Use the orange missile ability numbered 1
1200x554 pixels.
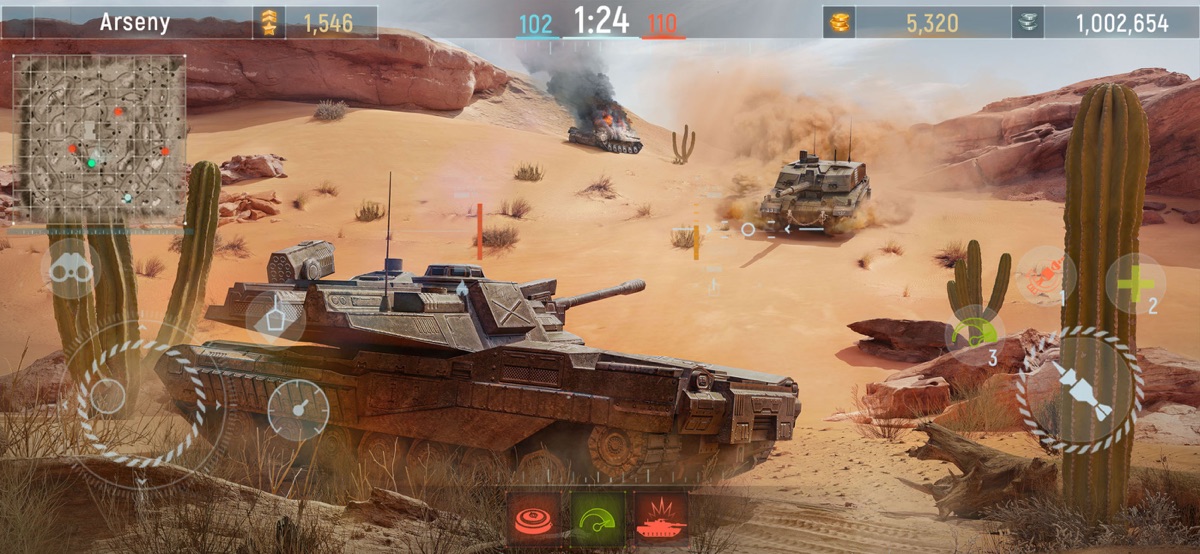(1045, 276)
